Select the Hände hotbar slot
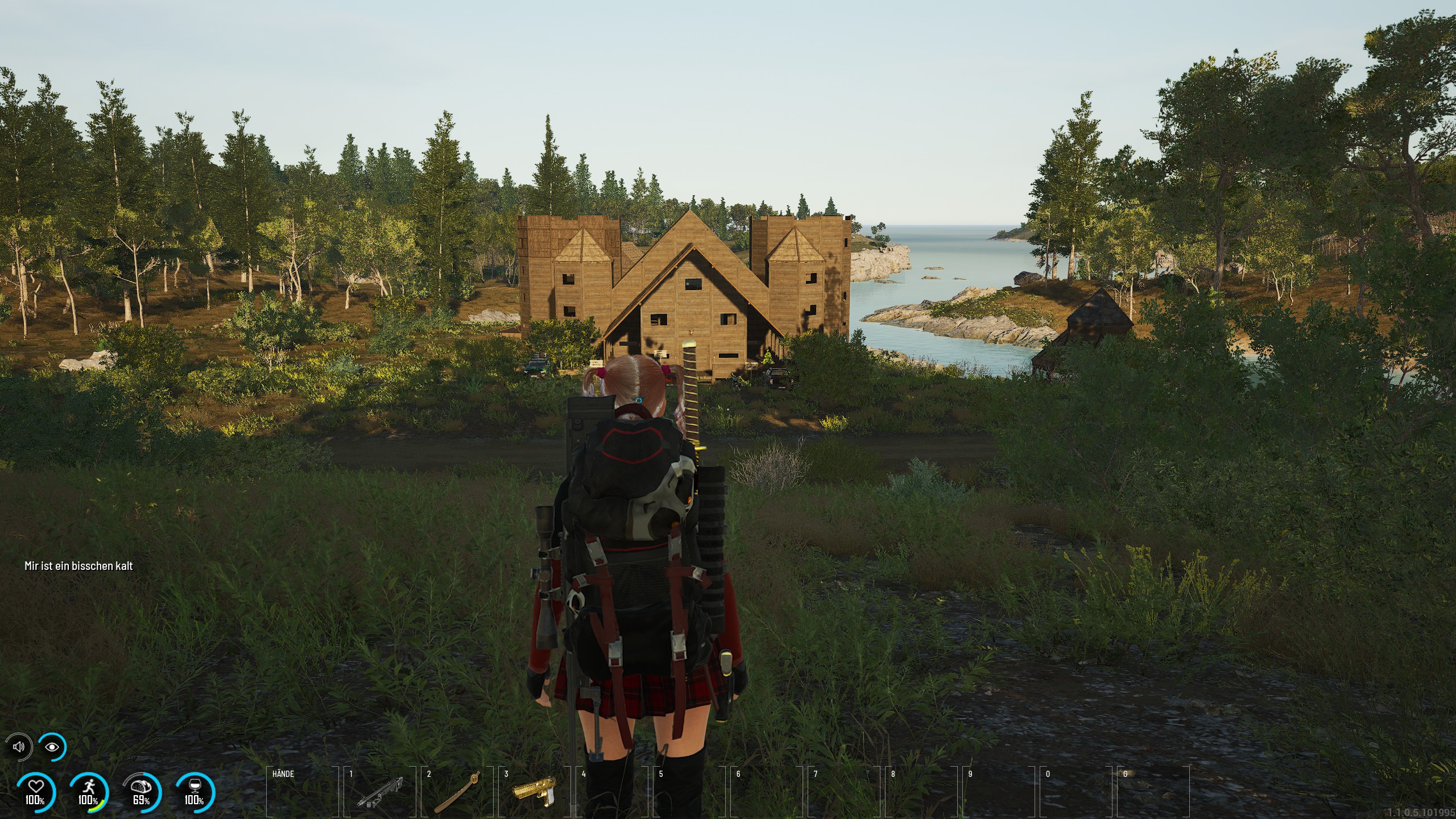The height and width of the screenshot is (819, 1456). coord(302,792)
